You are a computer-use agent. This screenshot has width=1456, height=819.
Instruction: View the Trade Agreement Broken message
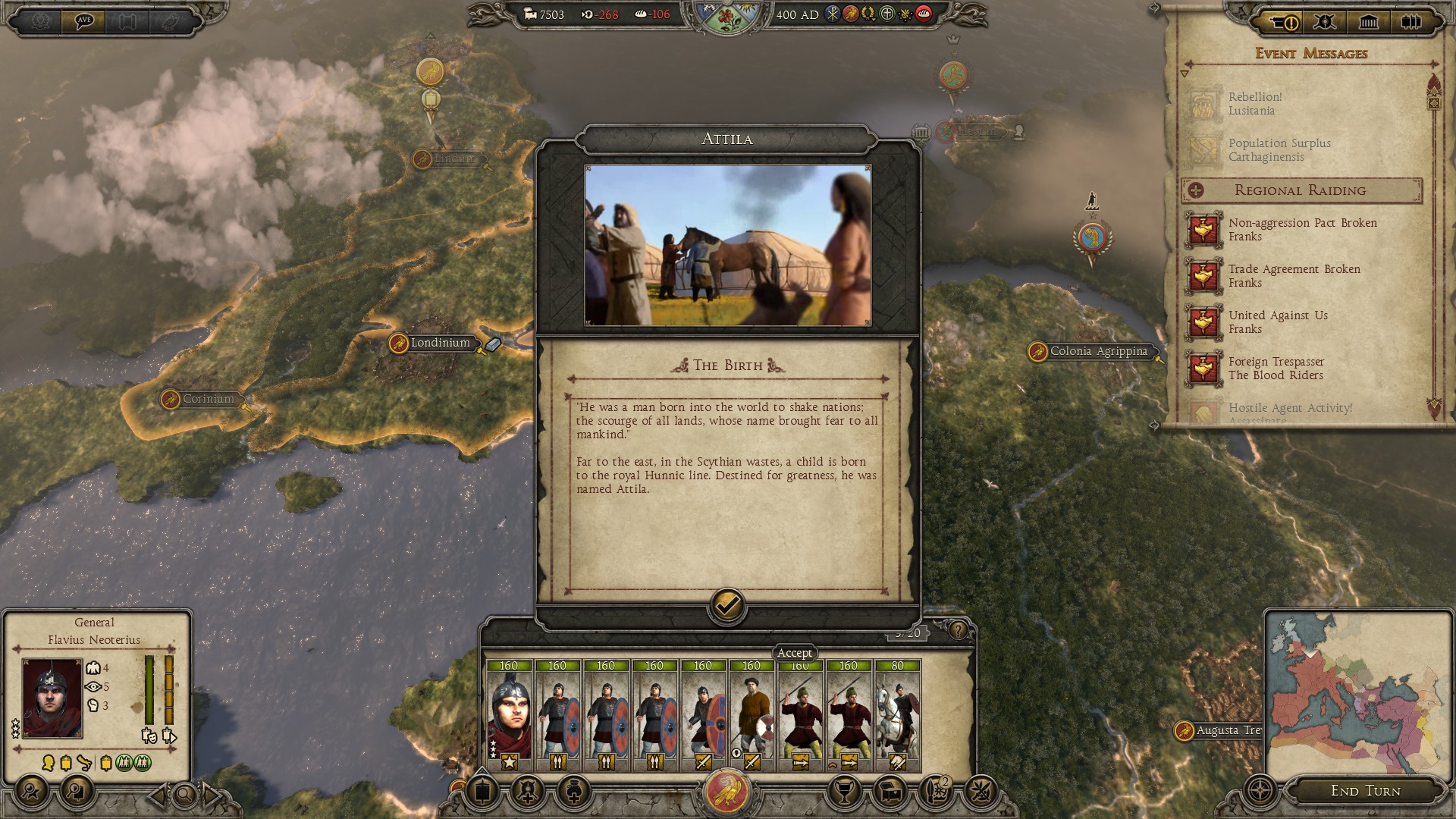(x=1294, y=275)
